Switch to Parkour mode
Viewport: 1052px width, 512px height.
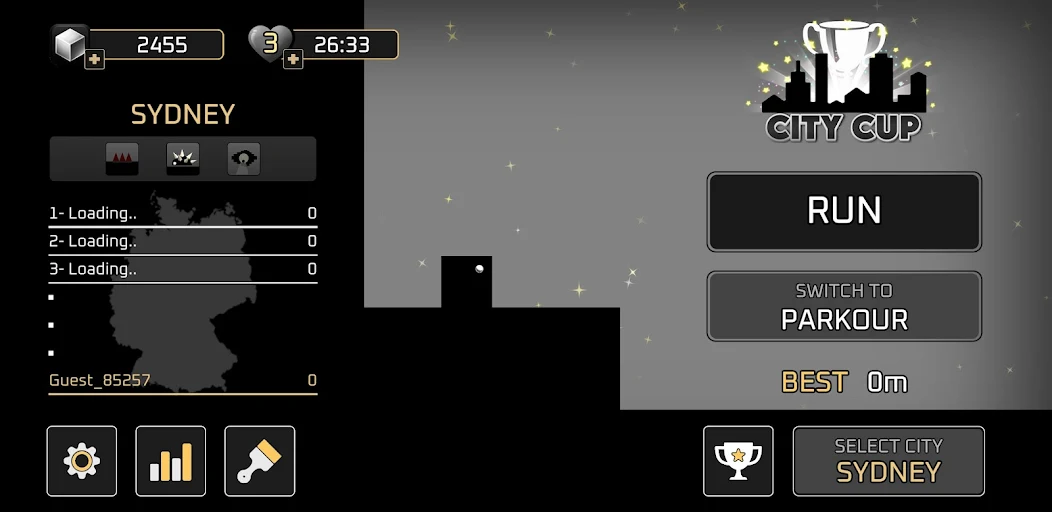[844, 306]
